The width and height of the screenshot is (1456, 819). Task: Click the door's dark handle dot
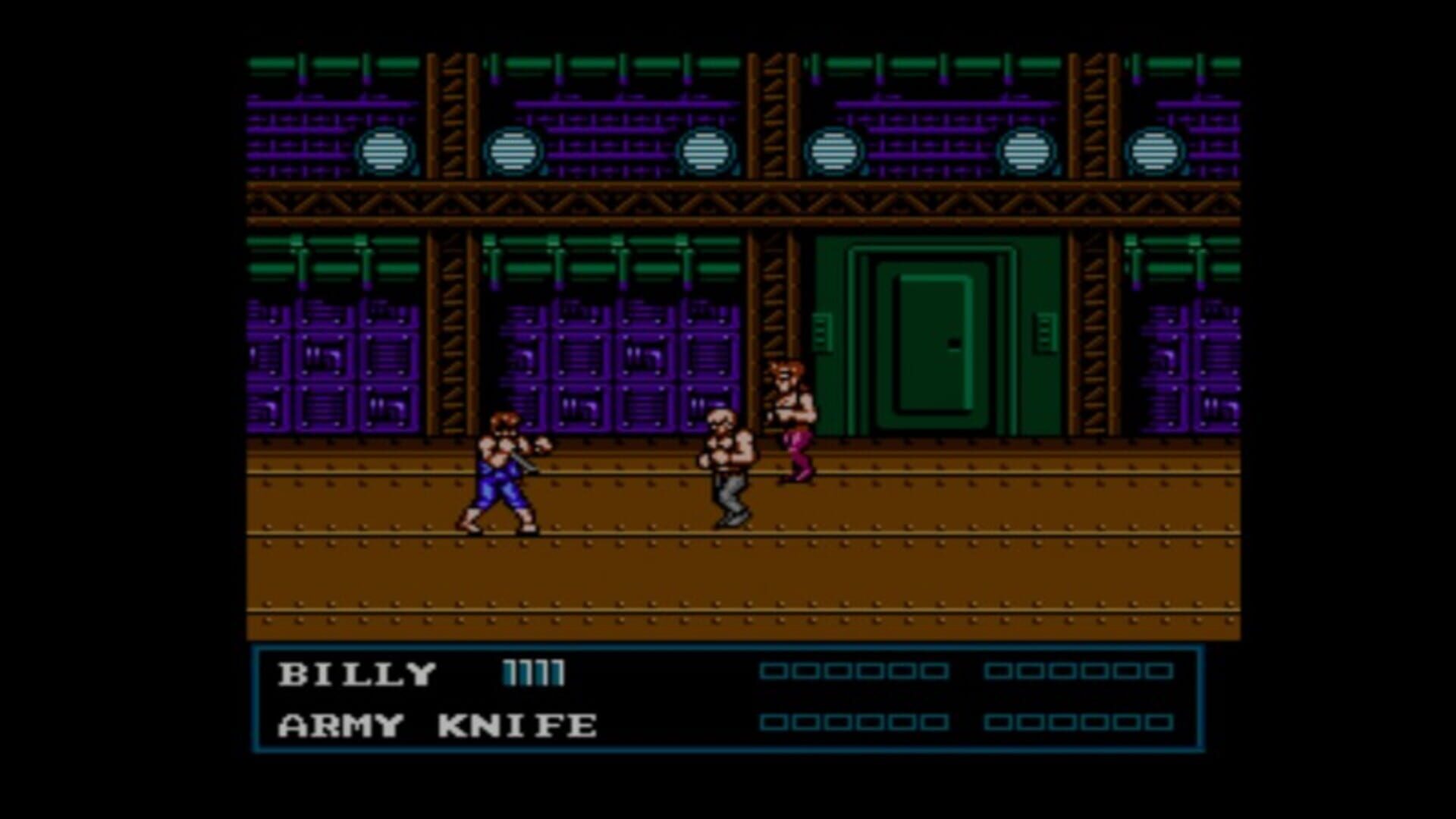click(954, 343)
